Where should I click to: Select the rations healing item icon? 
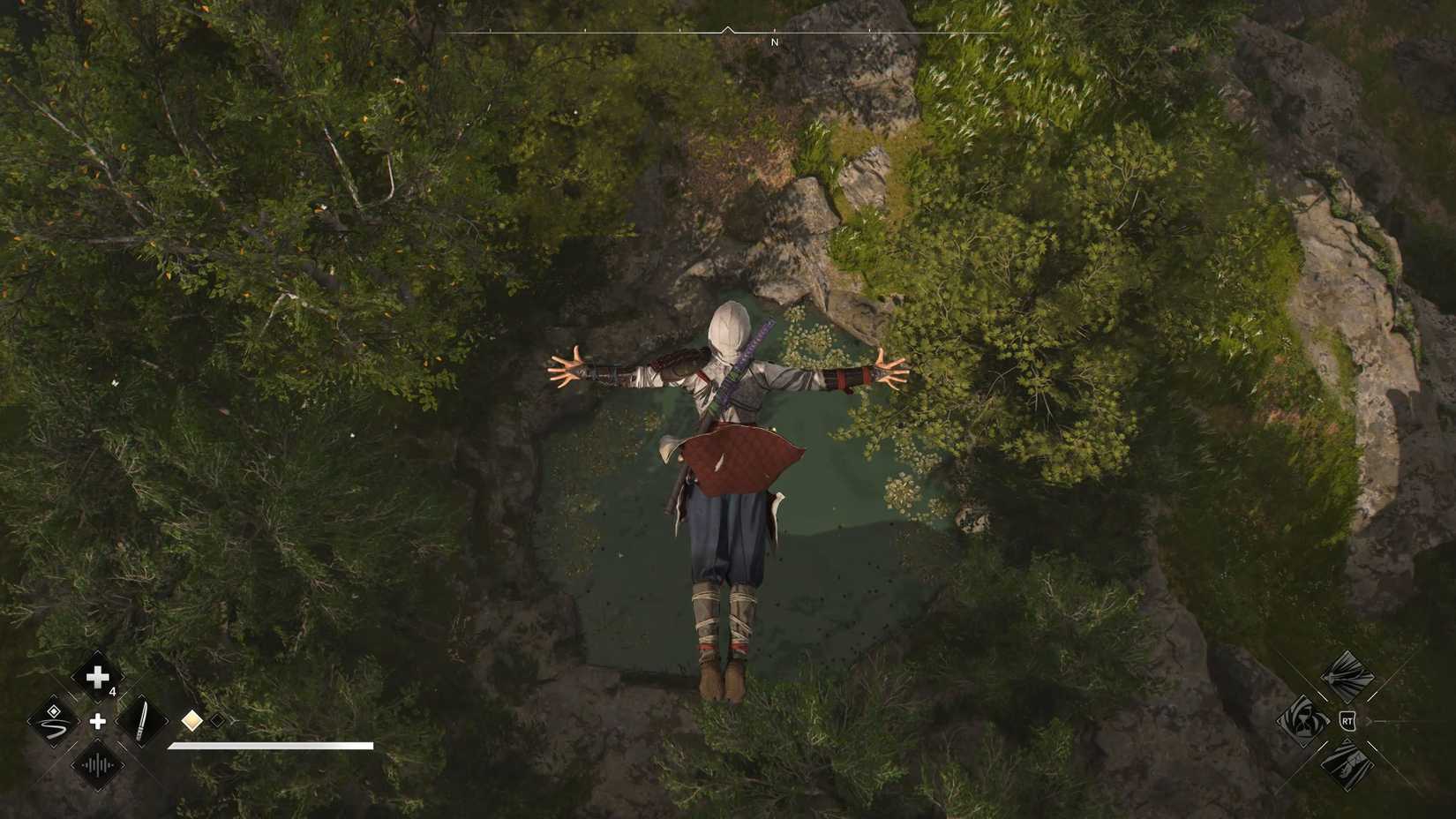point(97,678)
